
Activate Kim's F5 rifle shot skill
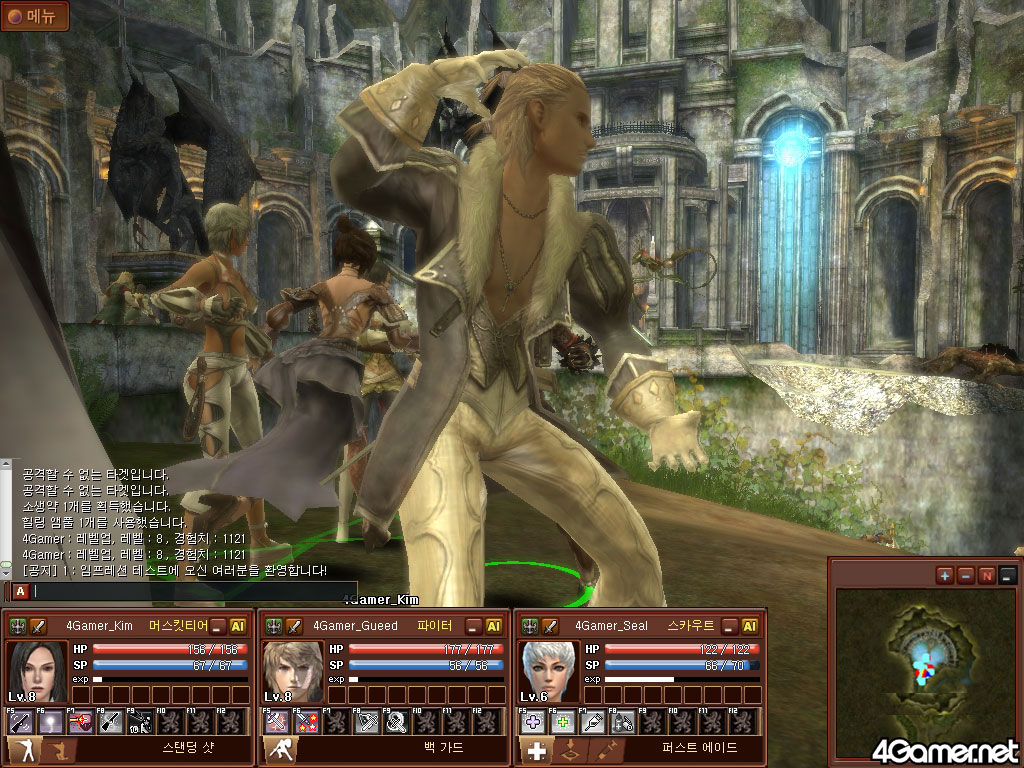click(21, 721)
